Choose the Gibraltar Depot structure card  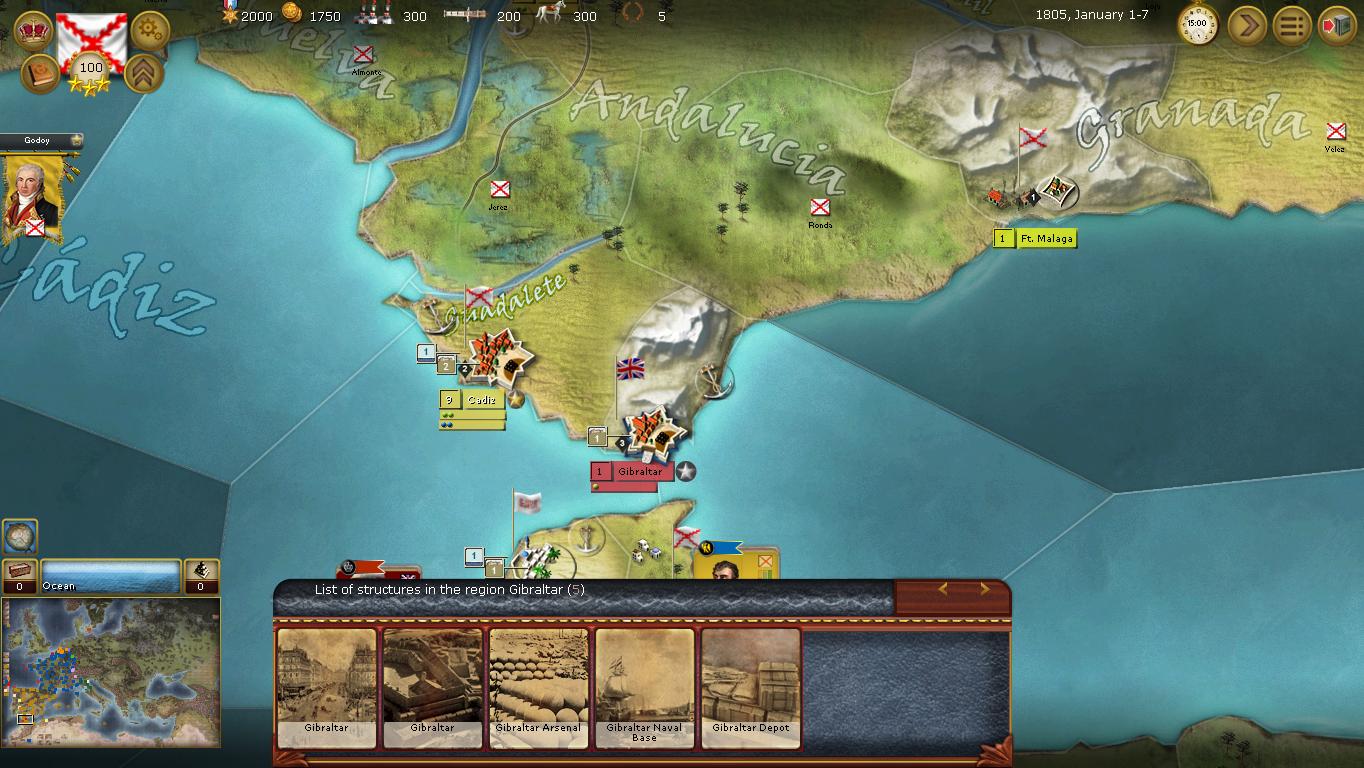pyautogui.click(x=751, y=687)
